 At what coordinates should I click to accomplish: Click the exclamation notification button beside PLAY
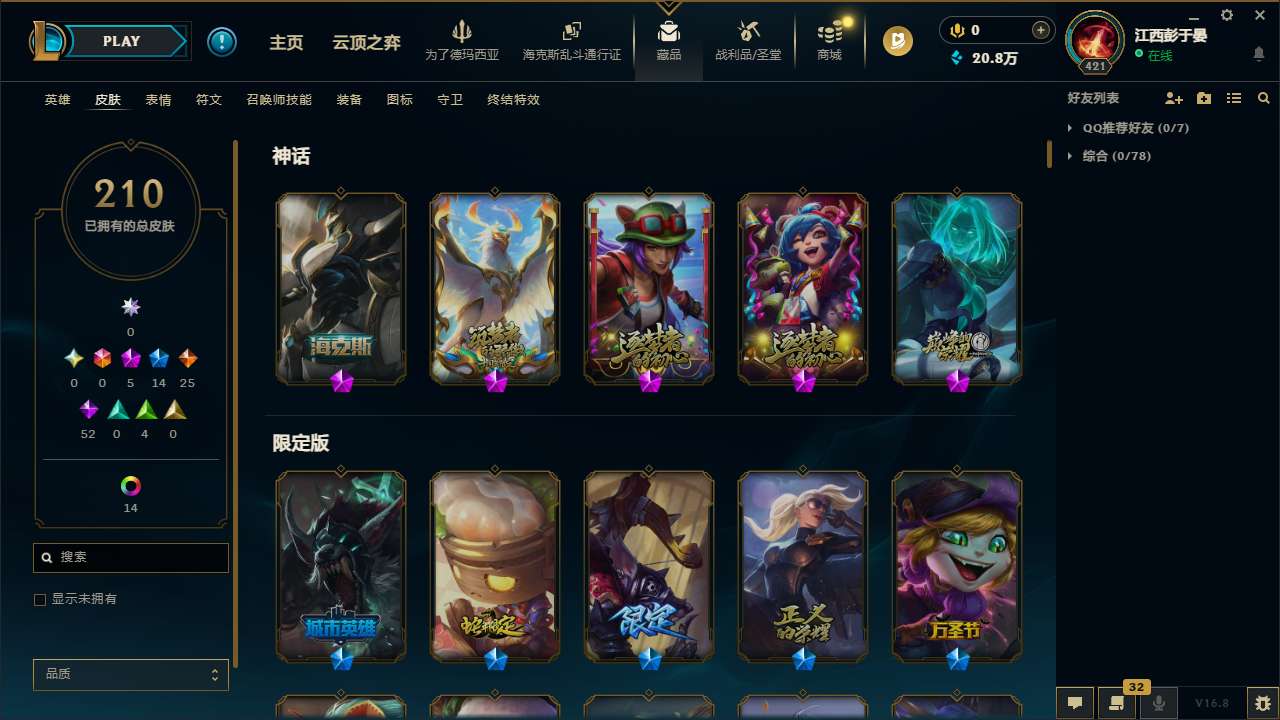[222, 41]
